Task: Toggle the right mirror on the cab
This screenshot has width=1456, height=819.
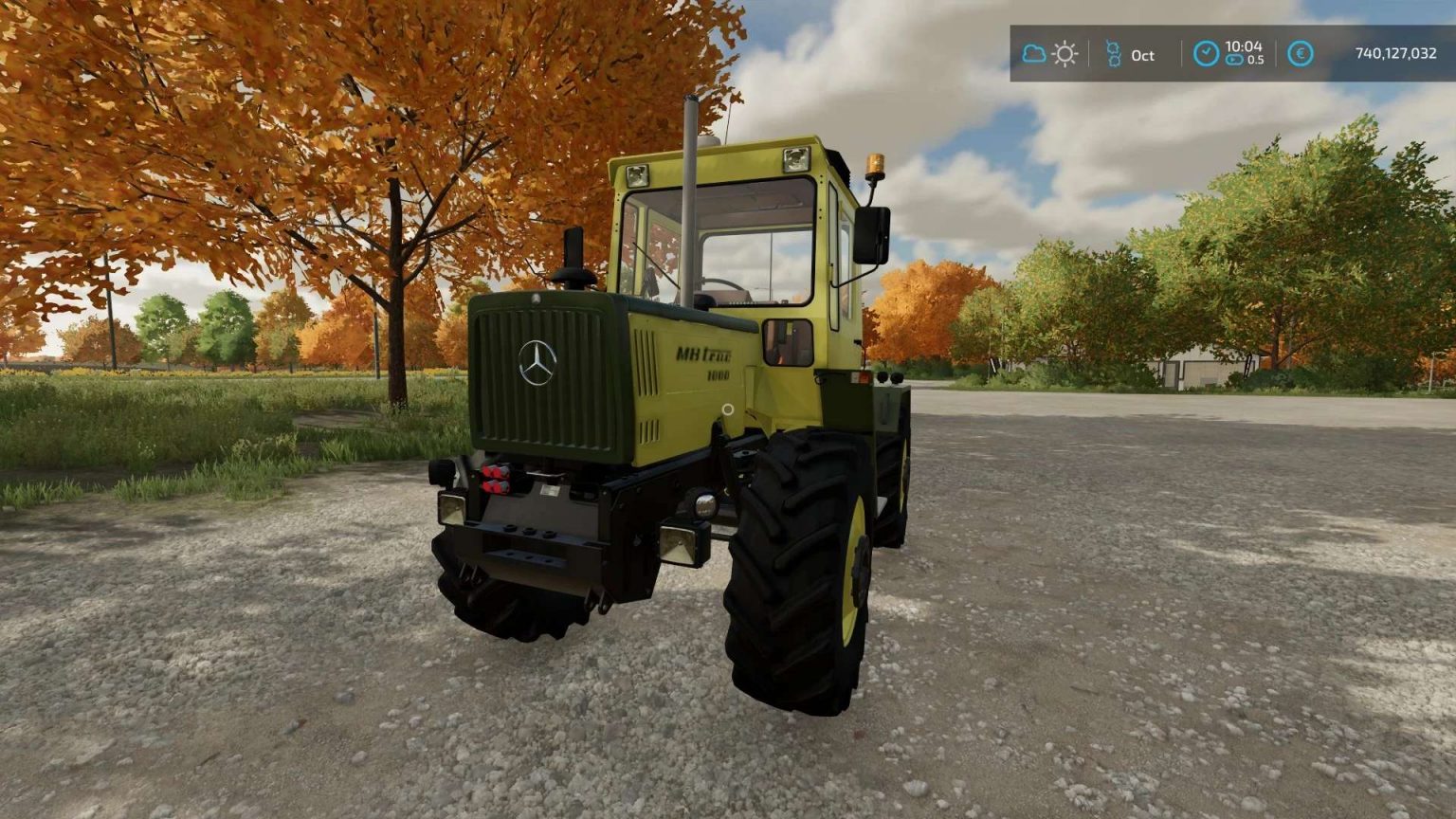Action: click(870, 233)
